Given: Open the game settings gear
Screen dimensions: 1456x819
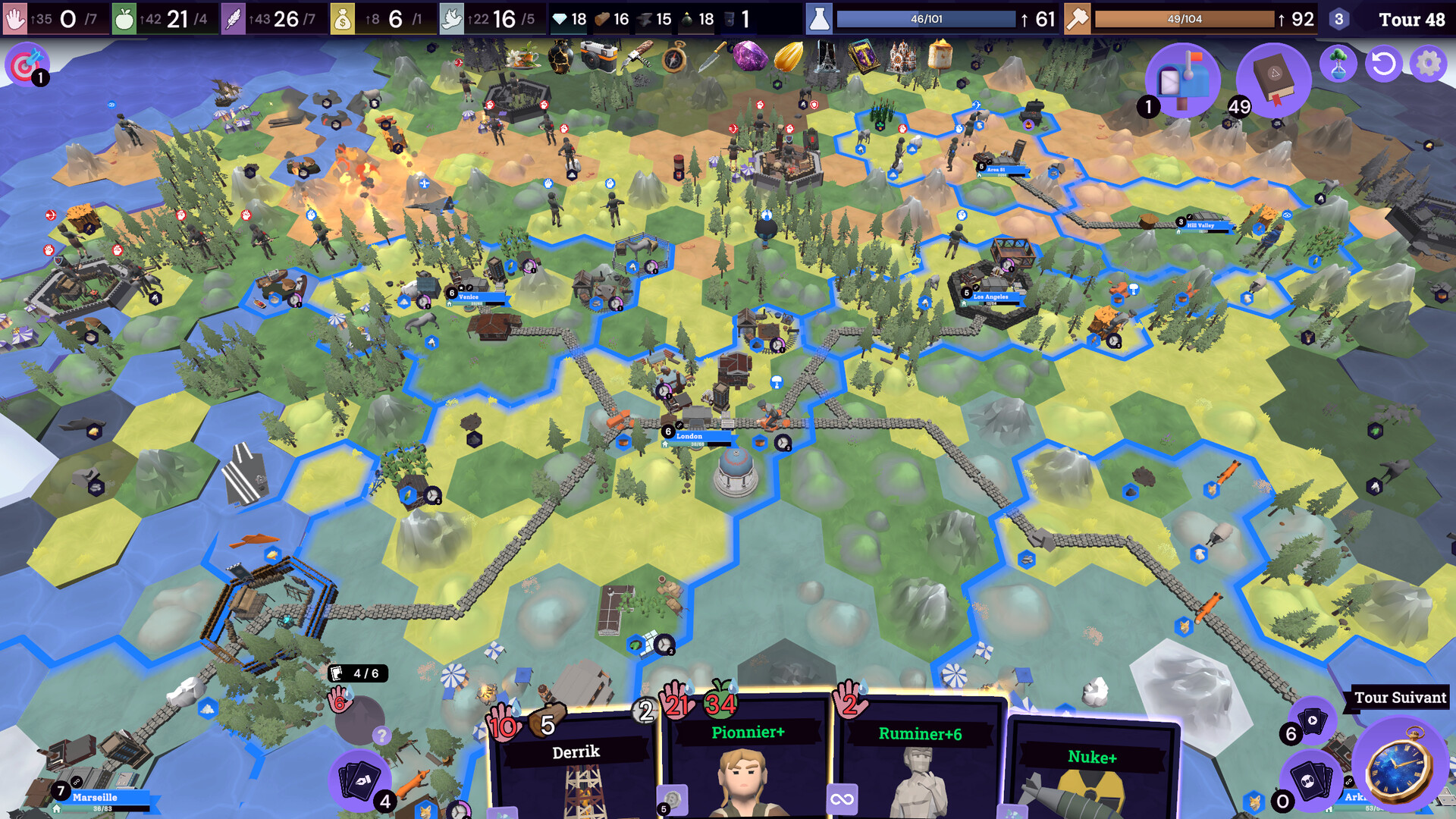Looking at the screenshot, I should coord(1429,64).
